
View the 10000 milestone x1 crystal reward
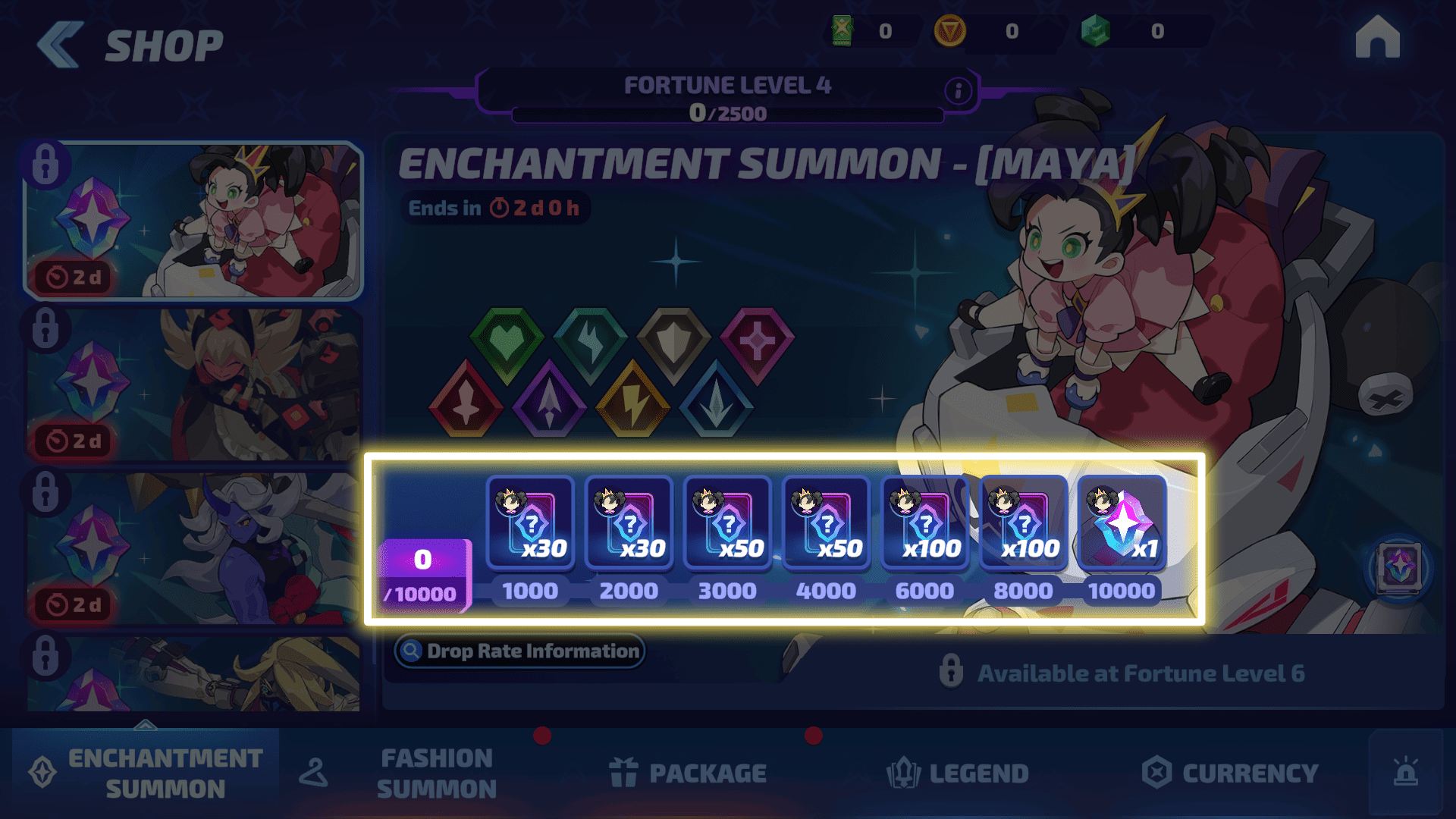(1122, 523)
